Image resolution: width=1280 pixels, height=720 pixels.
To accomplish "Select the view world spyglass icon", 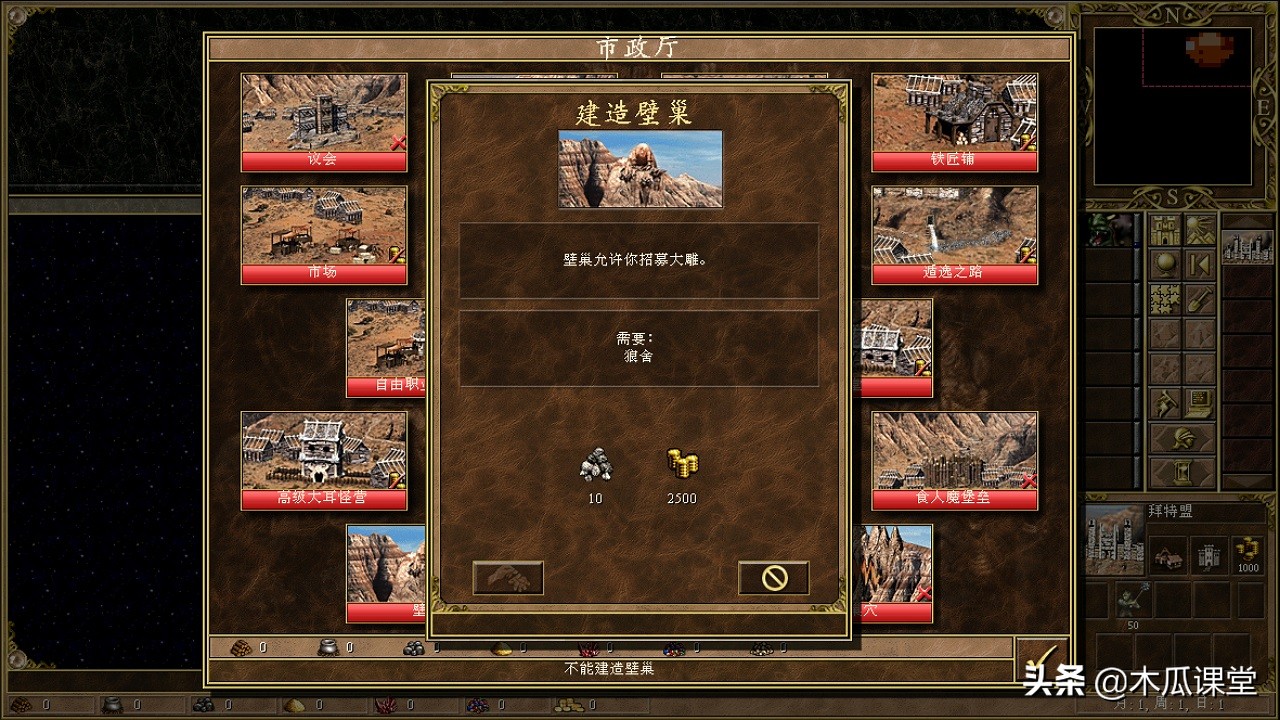I will point(1167,262).
